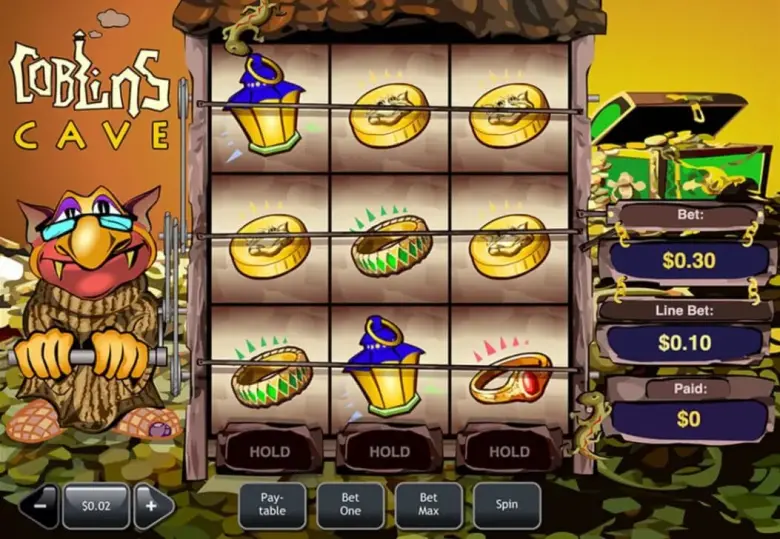Activate HOLD under the first reel
The width and height of the screenshot is (780, 539).
(x=270, y=451)
